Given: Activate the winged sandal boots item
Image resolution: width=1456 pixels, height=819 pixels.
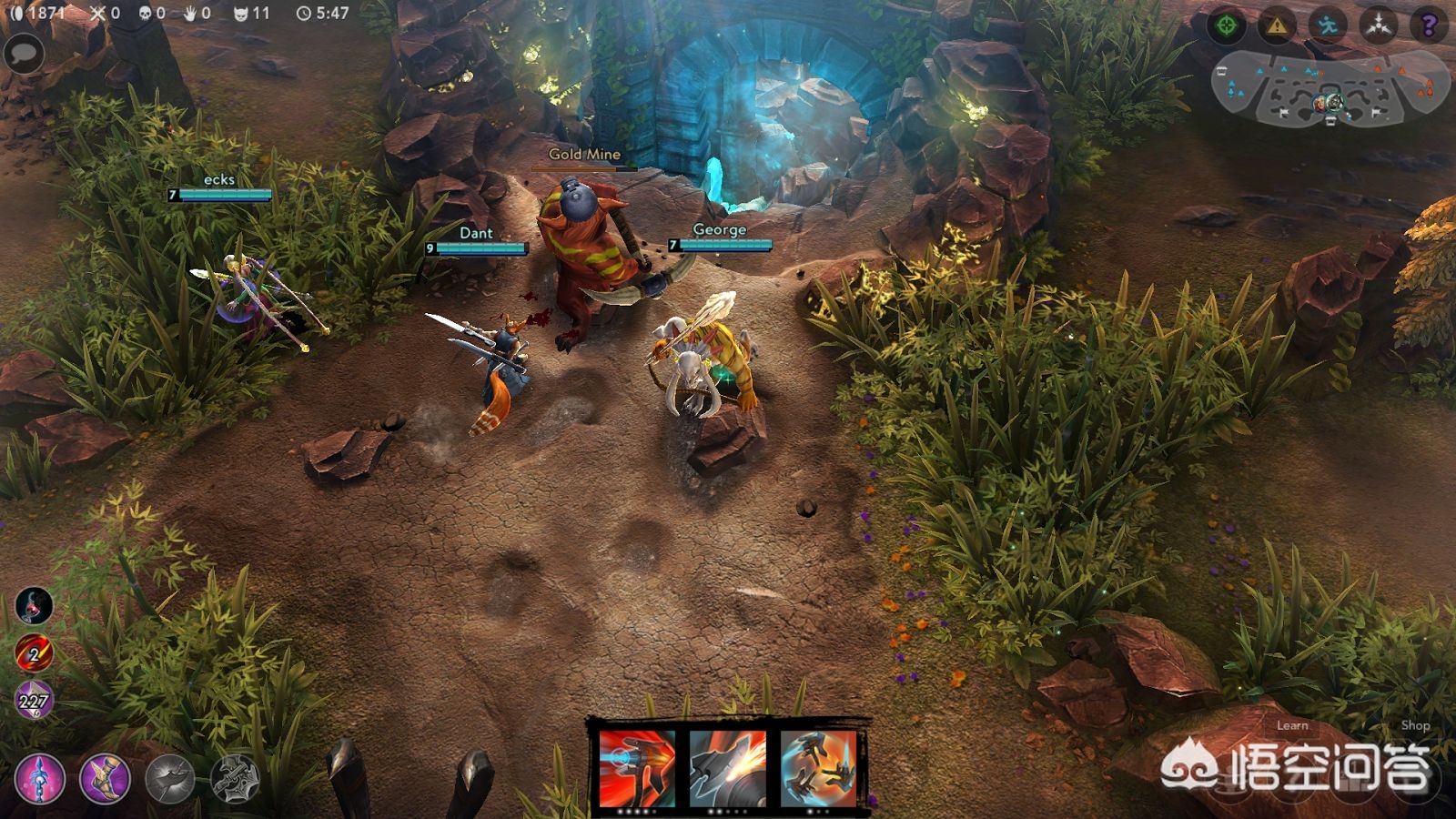Looking at the screenshot, I should click(x=106, y=779).
